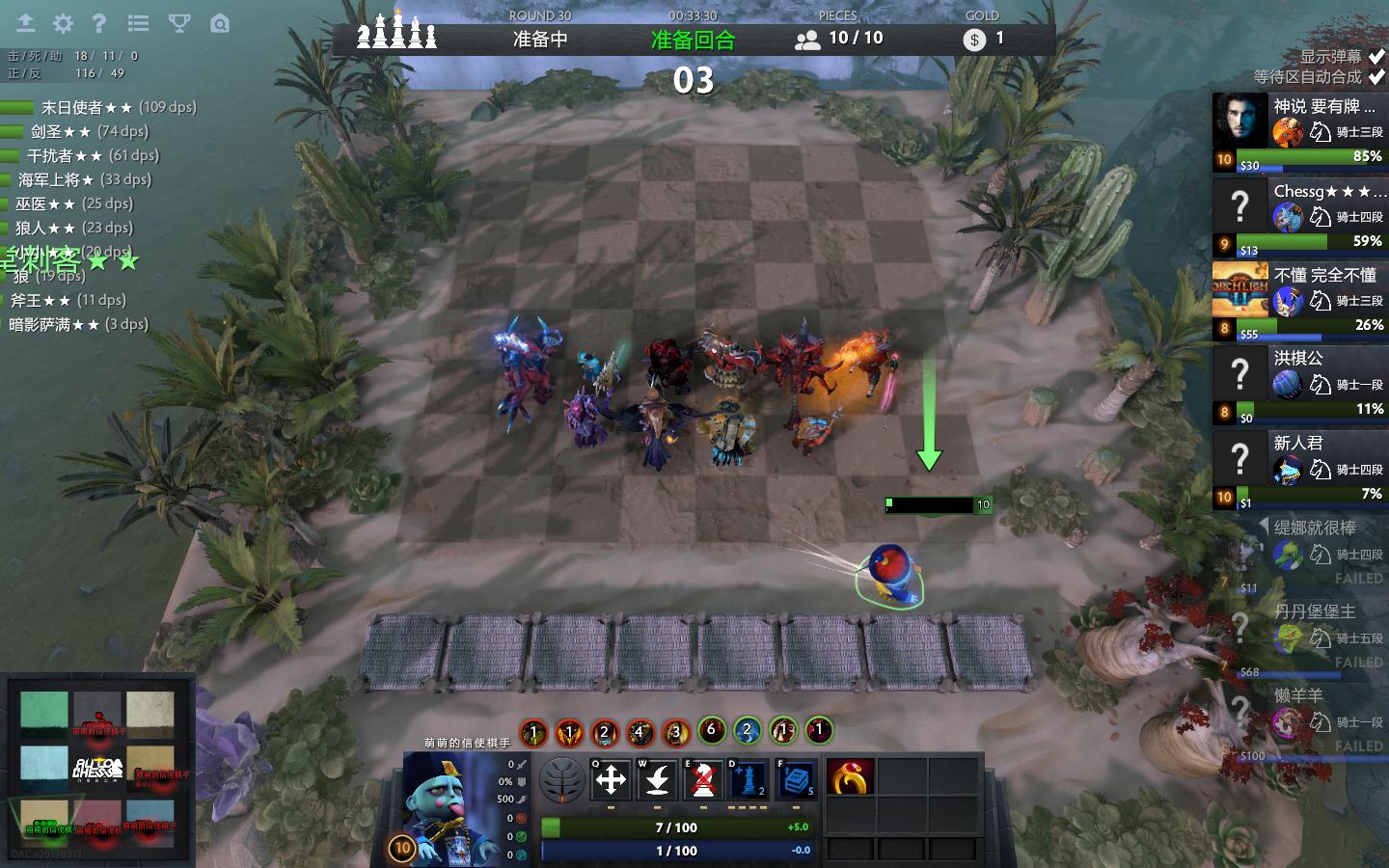
Task: Buy experience with the blue king ability
Action: [x=749, y=779]
